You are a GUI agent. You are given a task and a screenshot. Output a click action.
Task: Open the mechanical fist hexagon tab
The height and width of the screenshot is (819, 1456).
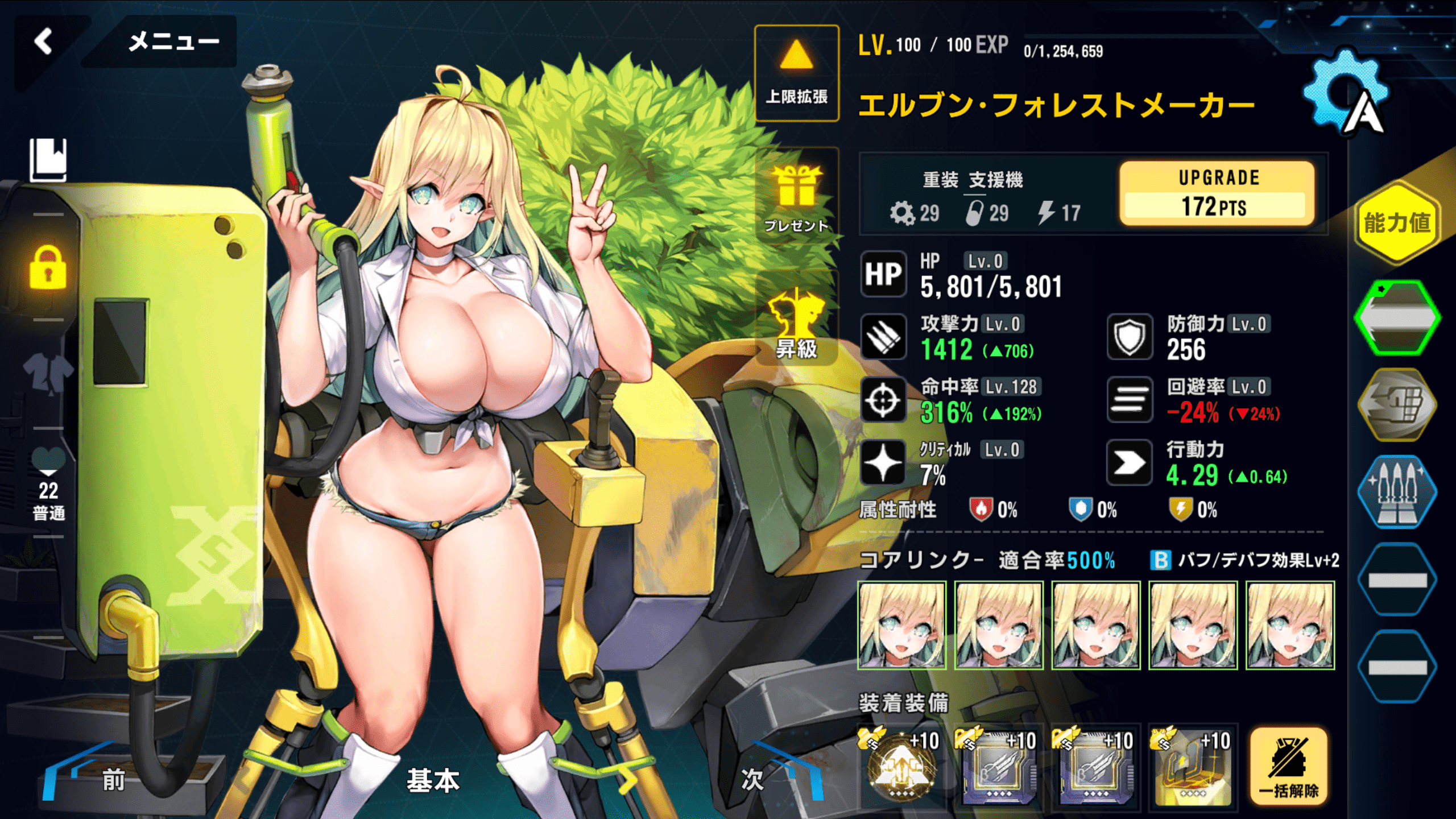[1397, 404]
